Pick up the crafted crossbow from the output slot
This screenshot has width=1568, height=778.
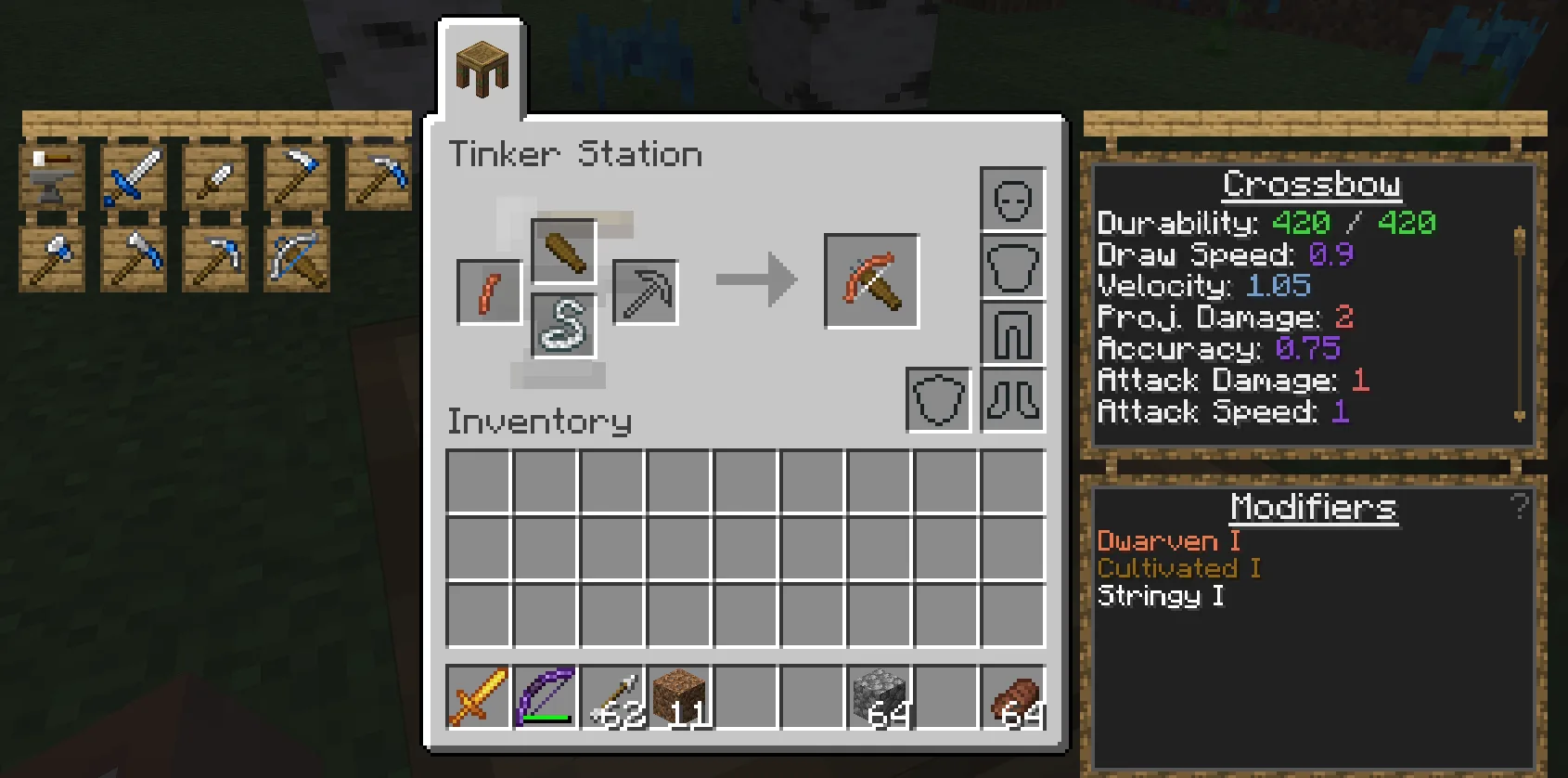(x=870, y=279)
